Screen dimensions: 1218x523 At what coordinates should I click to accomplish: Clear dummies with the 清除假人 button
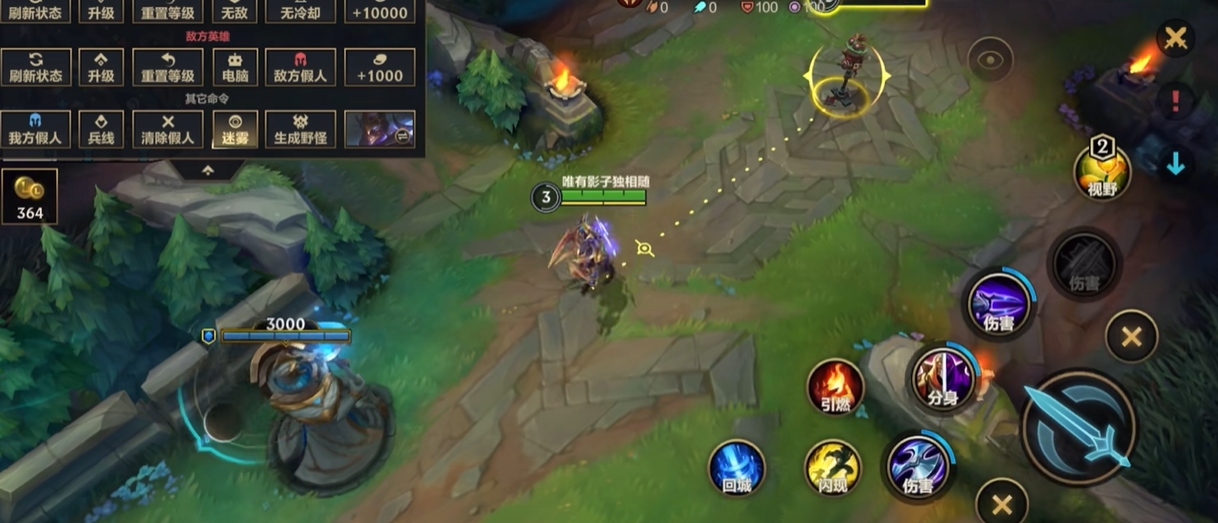[168, 129]
